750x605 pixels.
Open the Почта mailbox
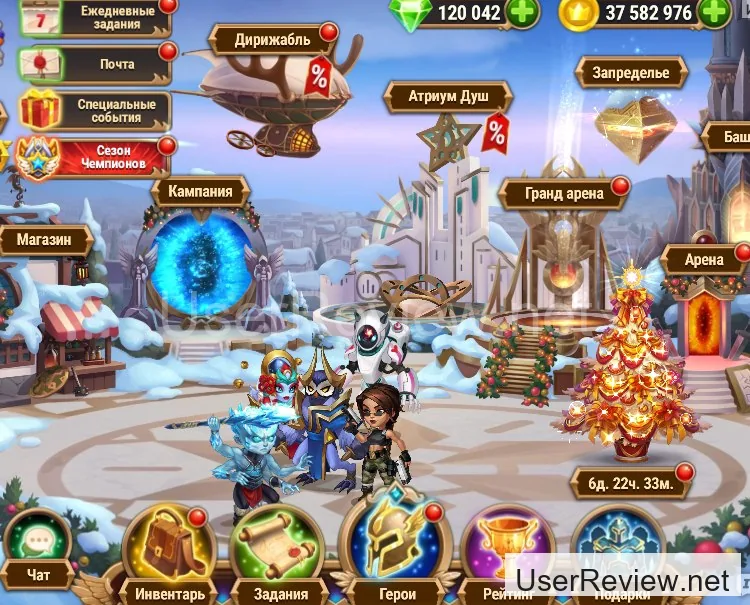coord(98,64)
